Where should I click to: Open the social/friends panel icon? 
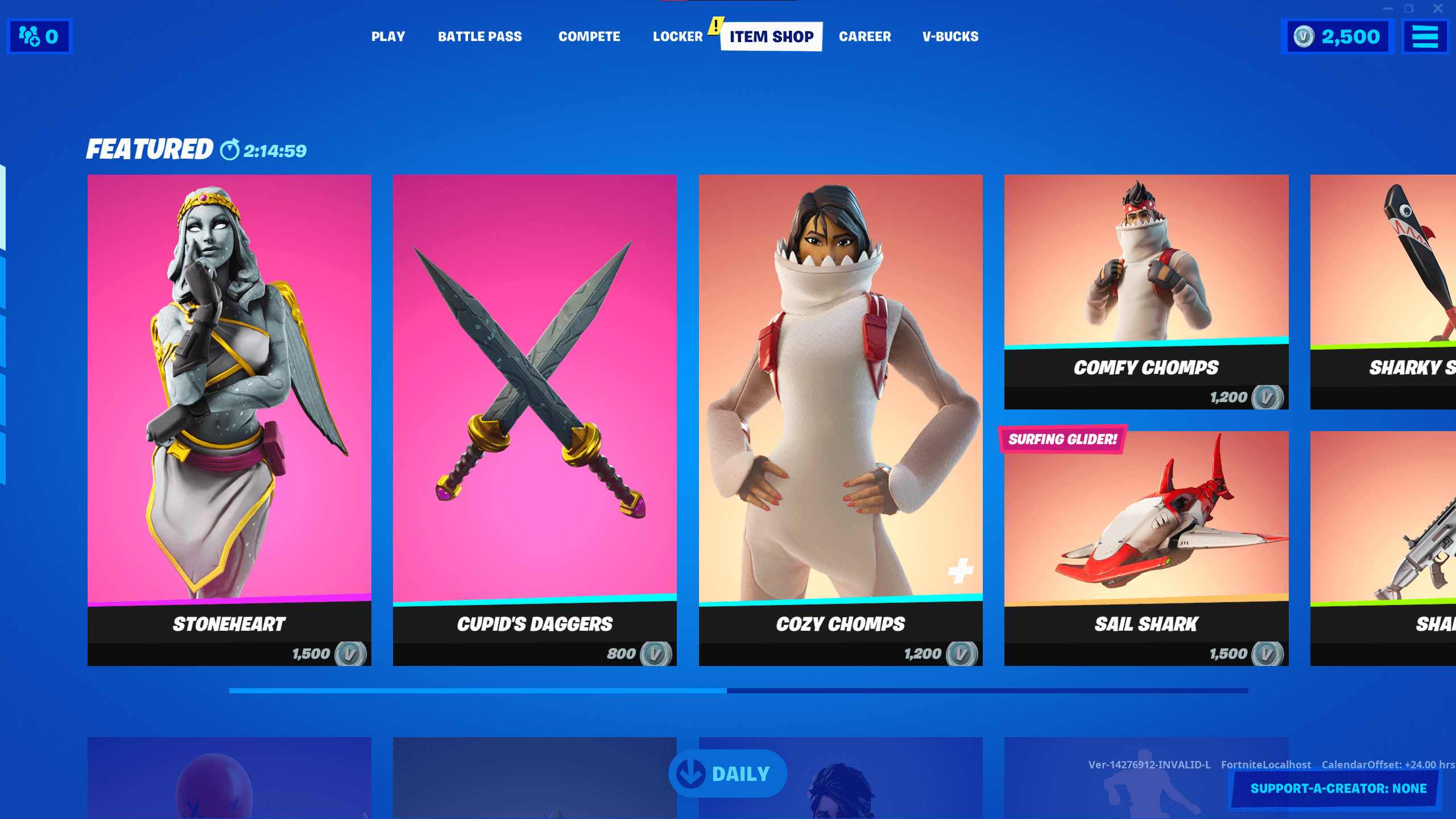[30, 36]
